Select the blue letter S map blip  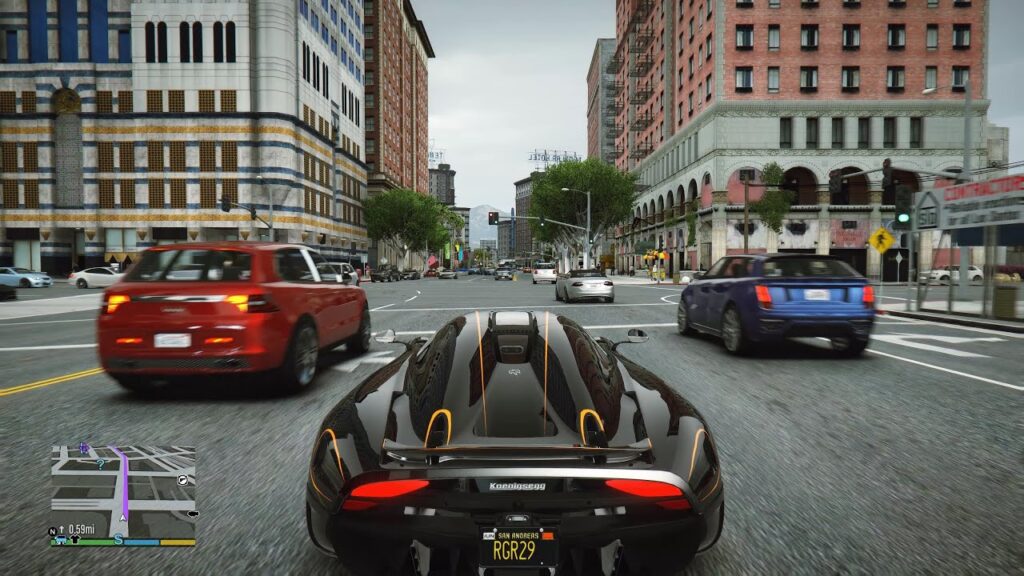tap(118, 539)
